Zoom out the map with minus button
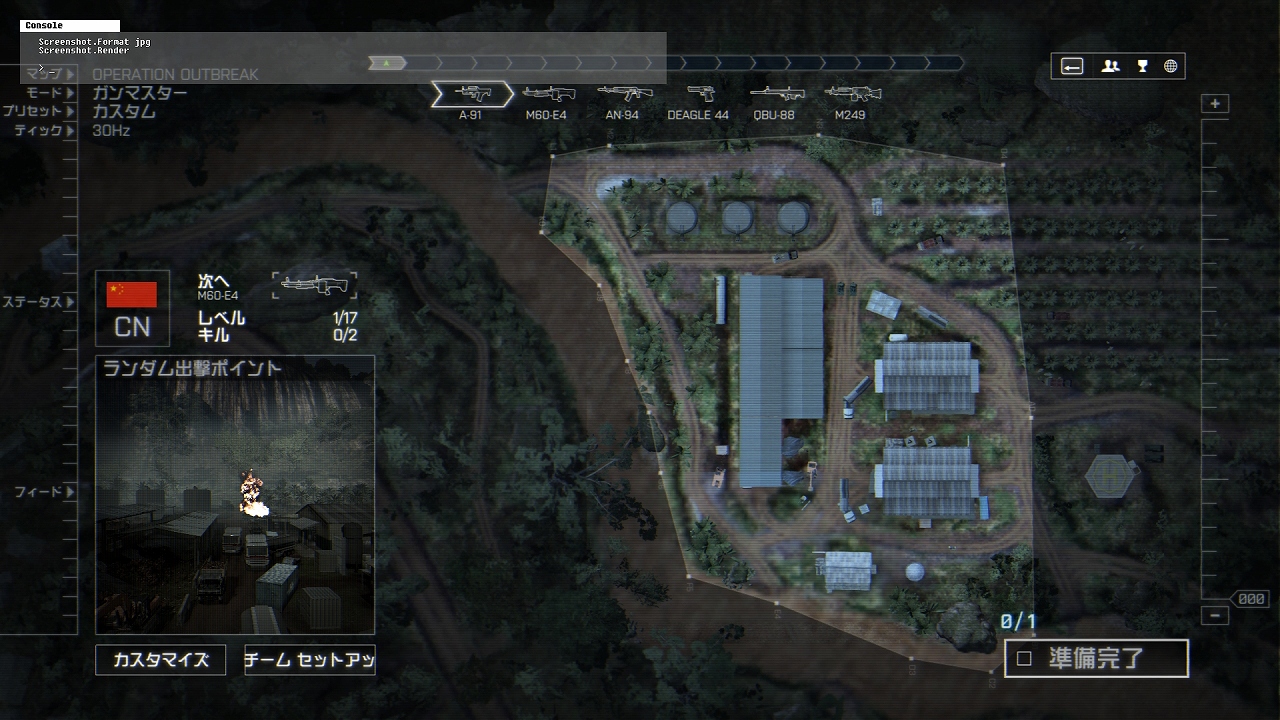The image size is (1280, 720). tap(1215, 615)
